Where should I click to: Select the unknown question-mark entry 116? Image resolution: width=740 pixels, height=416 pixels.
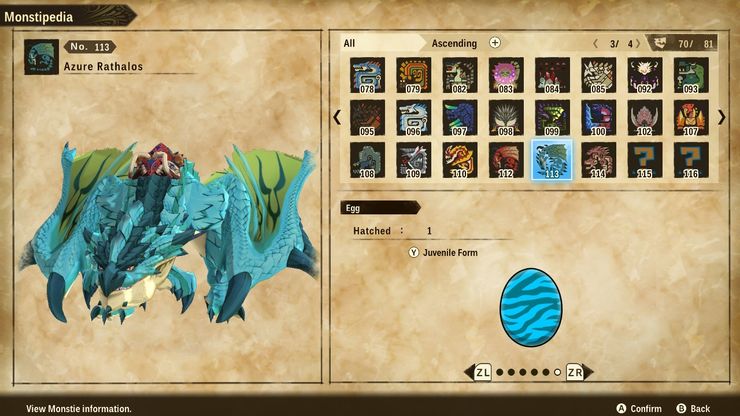(691, 160)
